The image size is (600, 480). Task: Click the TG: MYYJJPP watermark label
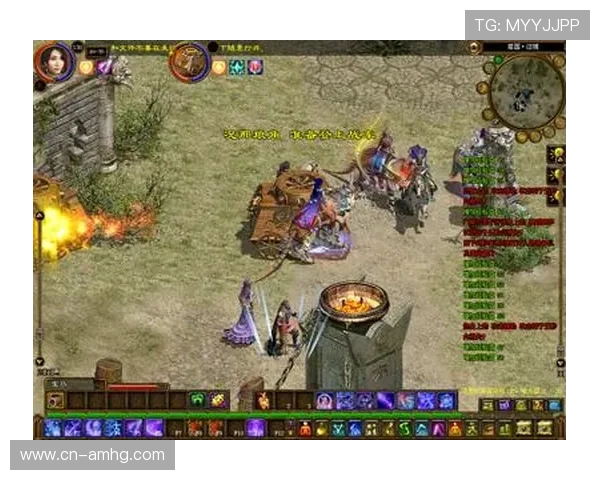[x=527, y=24]
